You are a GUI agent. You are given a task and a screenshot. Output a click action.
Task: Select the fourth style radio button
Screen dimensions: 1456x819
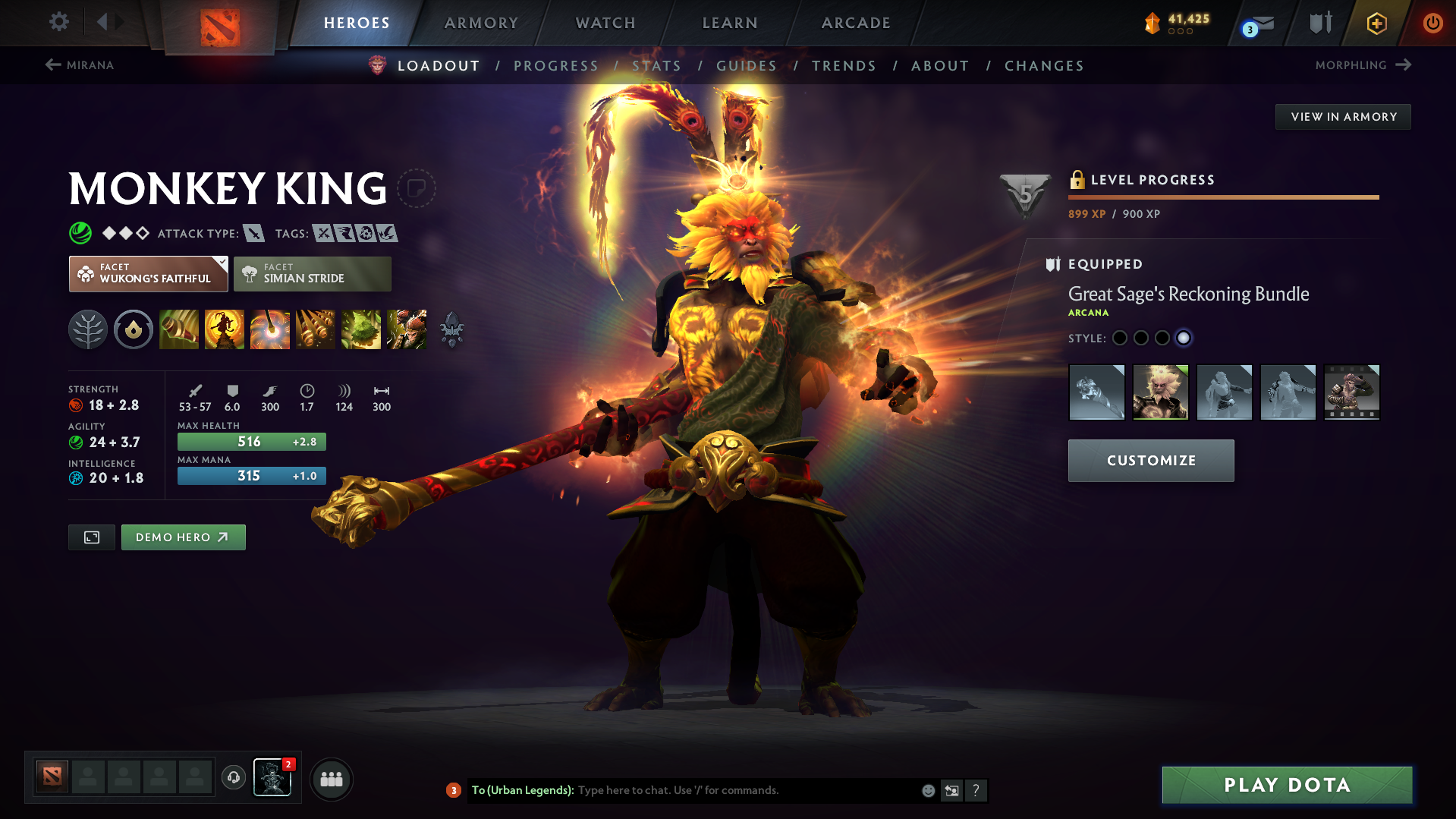tap(1184, 339)
